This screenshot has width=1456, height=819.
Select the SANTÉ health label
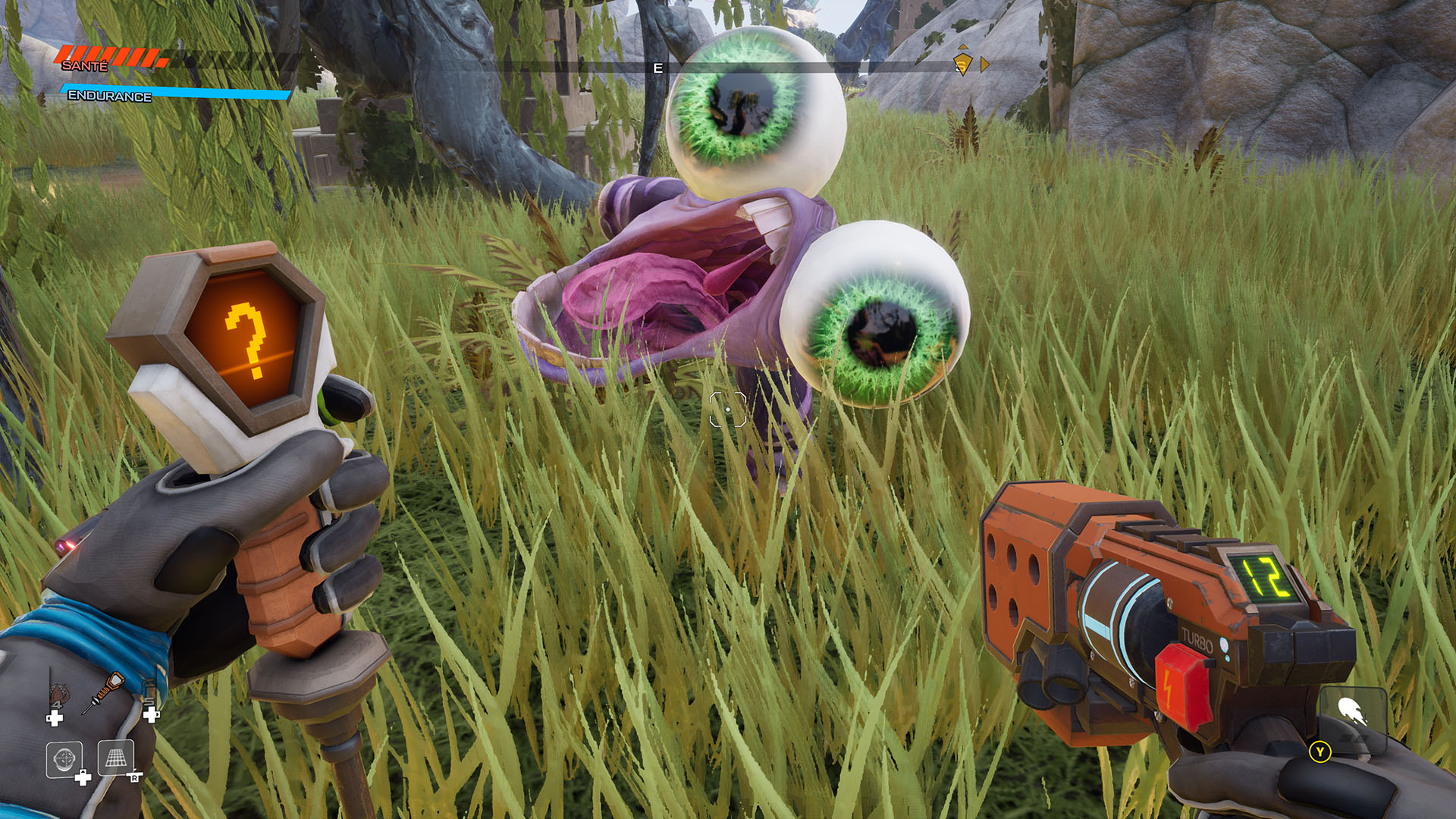85,67
